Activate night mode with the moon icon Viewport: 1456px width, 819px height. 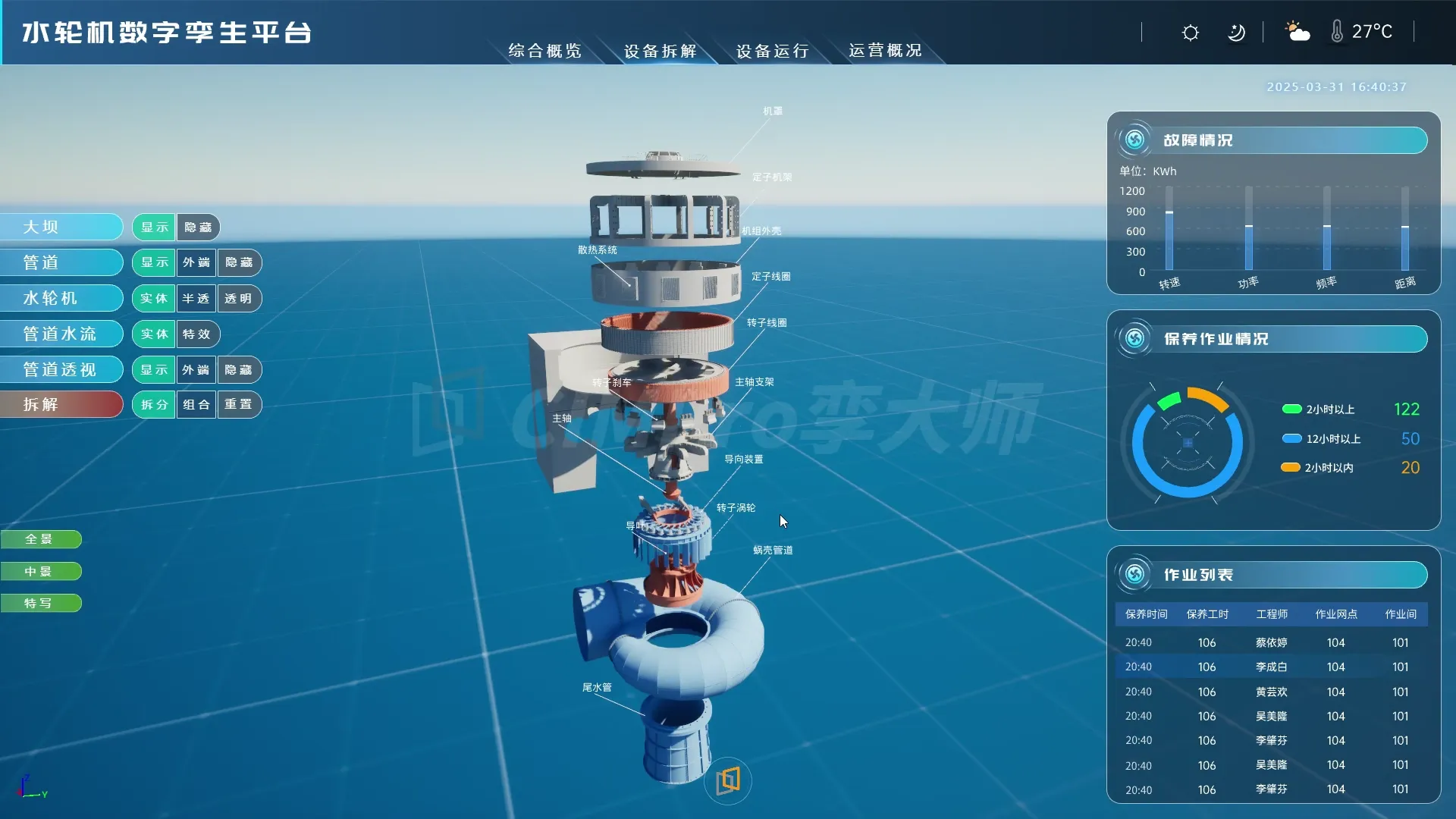(1236, 33)
